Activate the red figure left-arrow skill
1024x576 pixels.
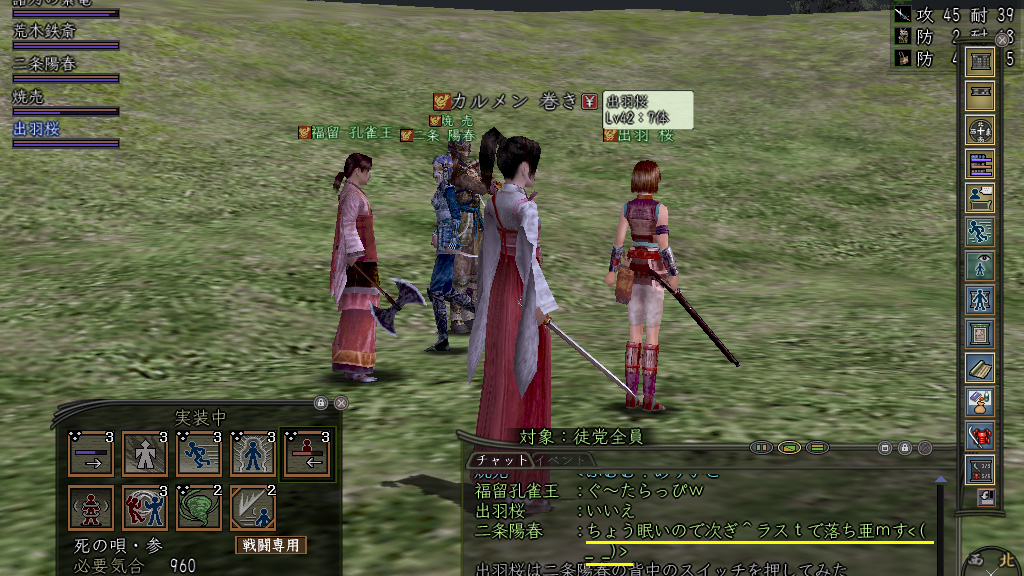coord(306,453)
